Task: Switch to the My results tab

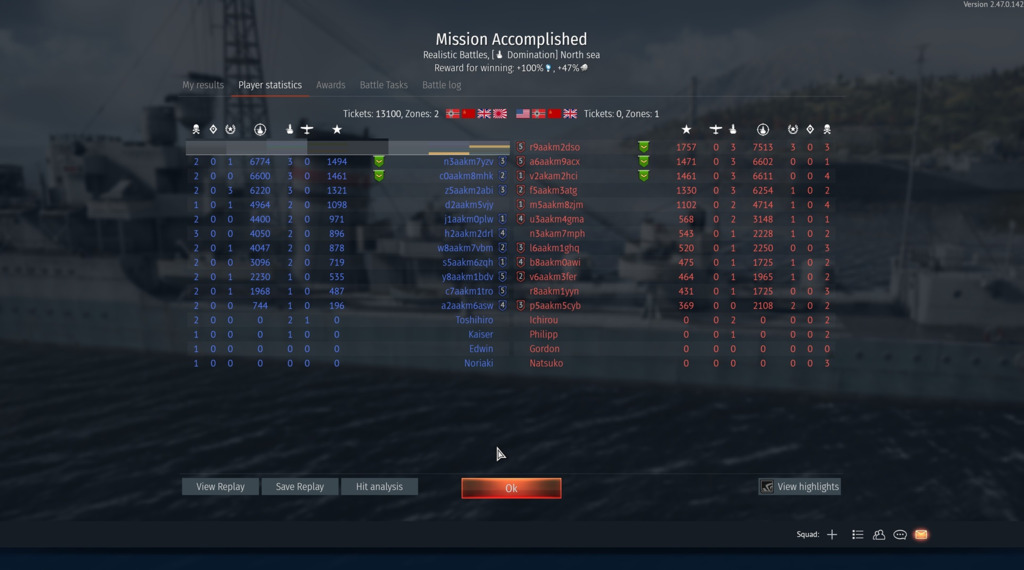Action: [203, 85]
